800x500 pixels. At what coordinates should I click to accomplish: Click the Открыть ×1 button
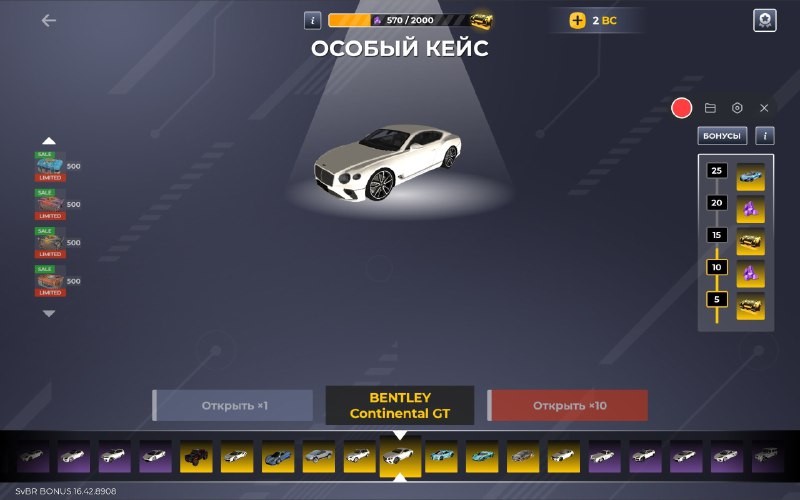[234, 406]
